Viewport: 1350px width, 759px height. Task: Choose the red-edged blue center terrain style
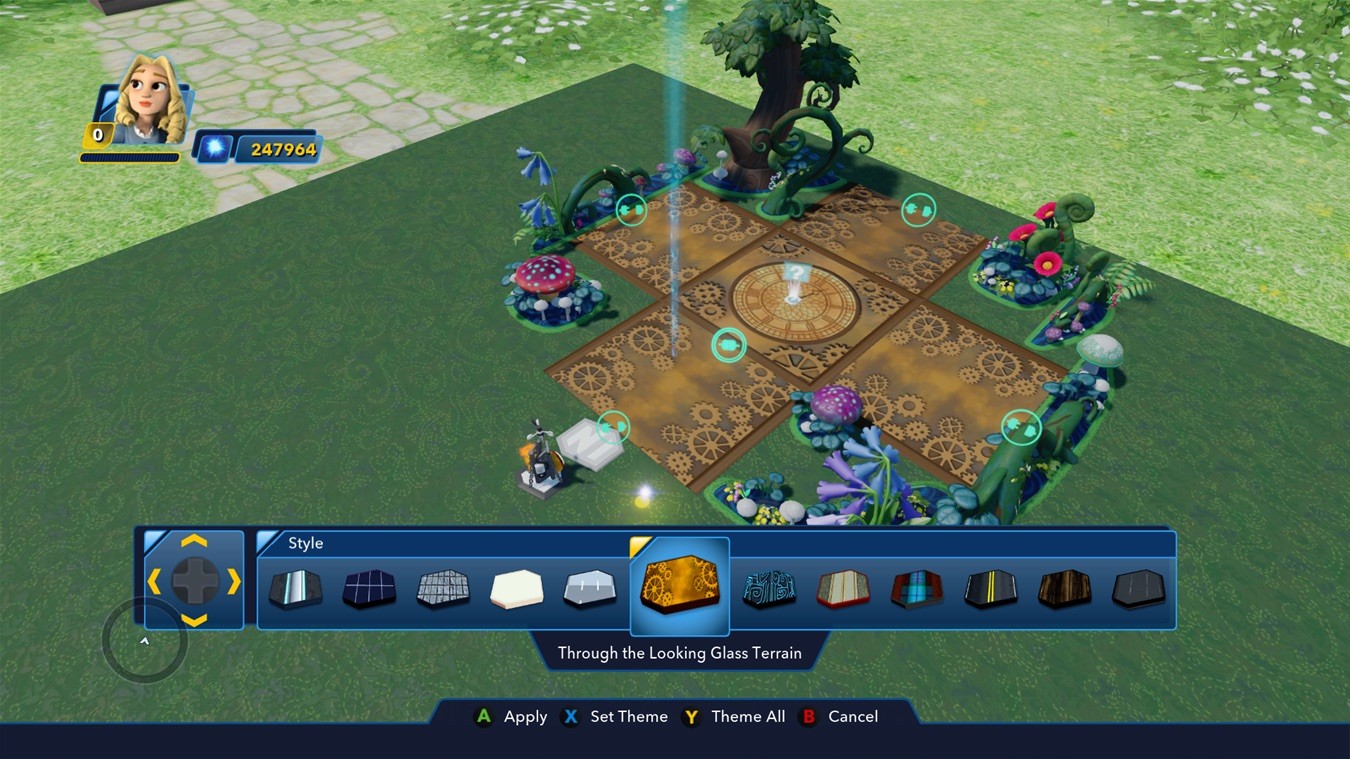coord(917,589)
